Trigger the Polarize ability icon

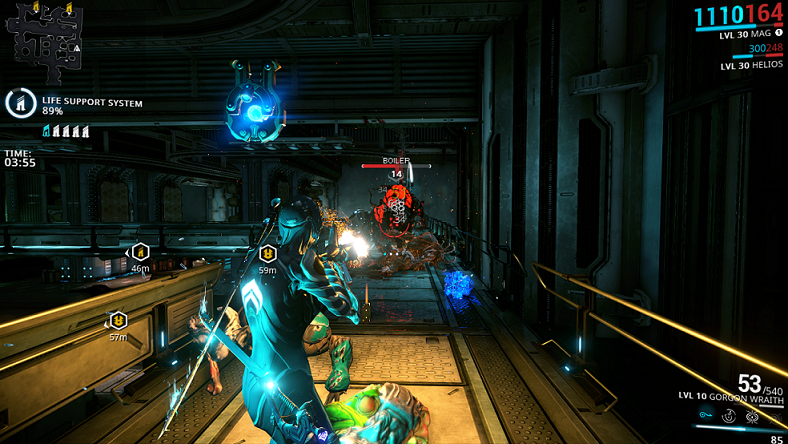coord(751,415)
